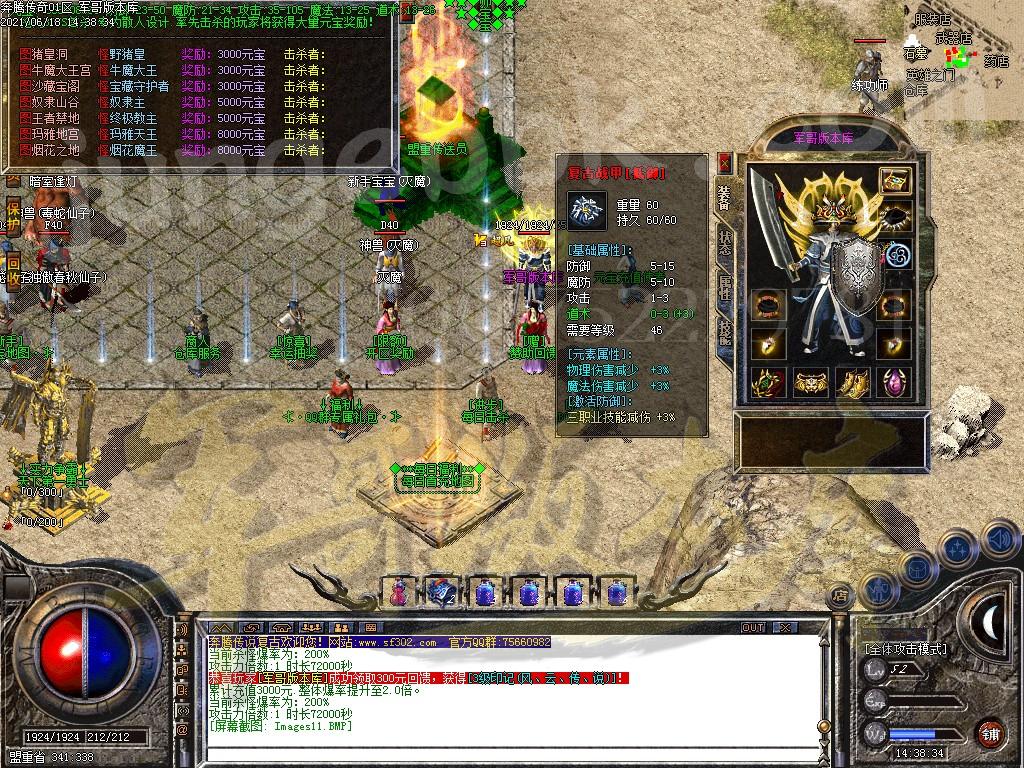Select the purple gem equipment slot
Image resolution: width=1024 pixels, height=768 pixels.
click(x=894, y=382)
